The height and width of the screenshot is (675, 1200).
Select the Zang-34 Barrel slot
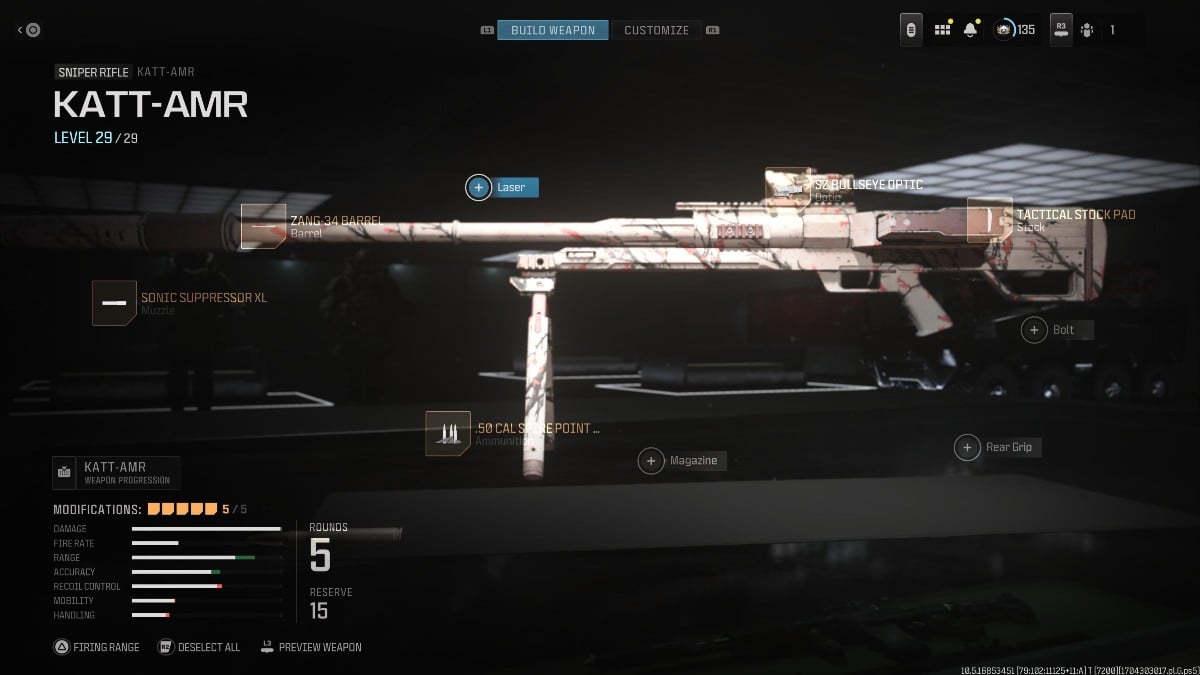(x=262, y=226)
